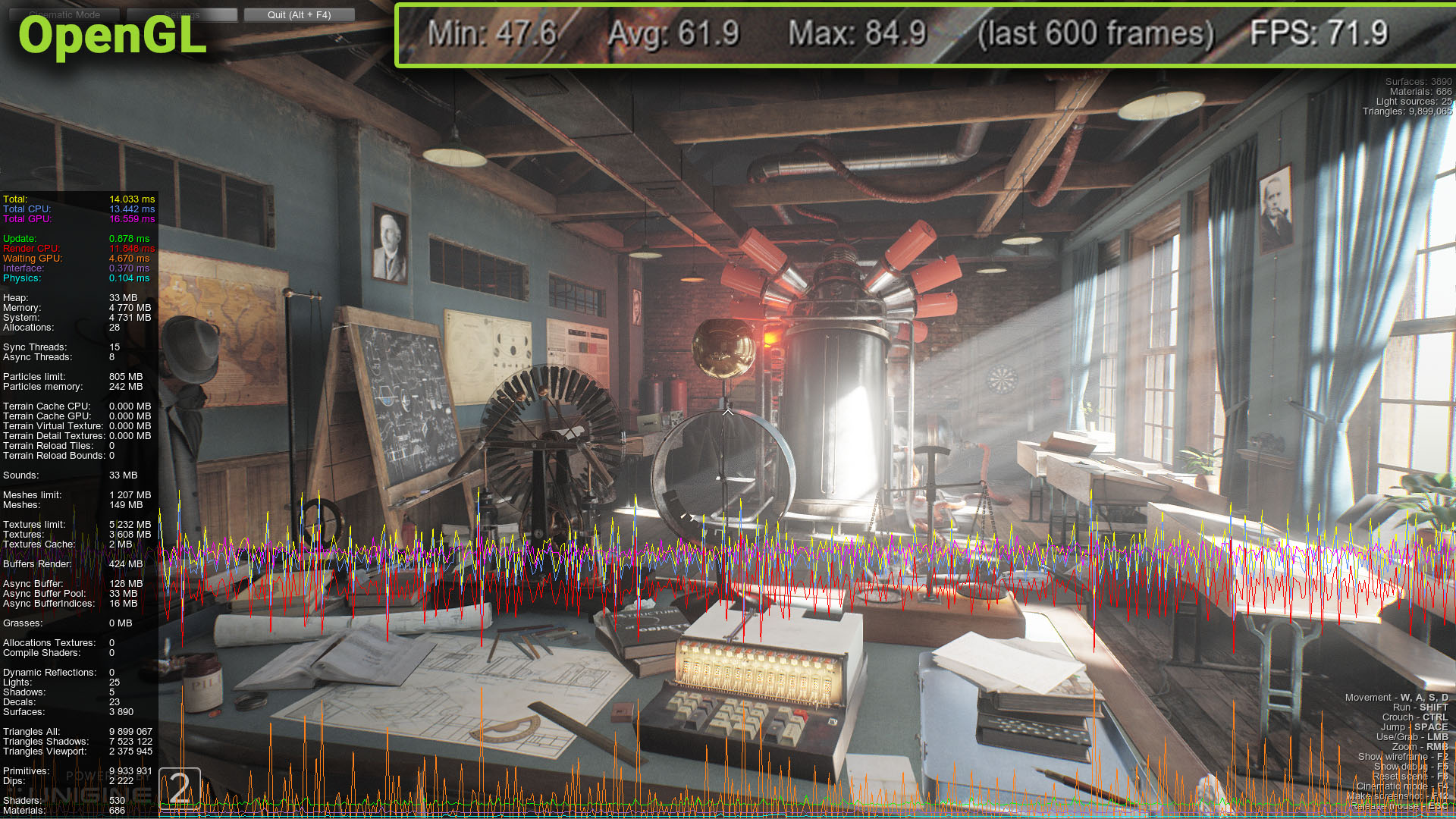Select the Unigine "2" engine badge
The image size is (1456, 819).
click(179, 787)
